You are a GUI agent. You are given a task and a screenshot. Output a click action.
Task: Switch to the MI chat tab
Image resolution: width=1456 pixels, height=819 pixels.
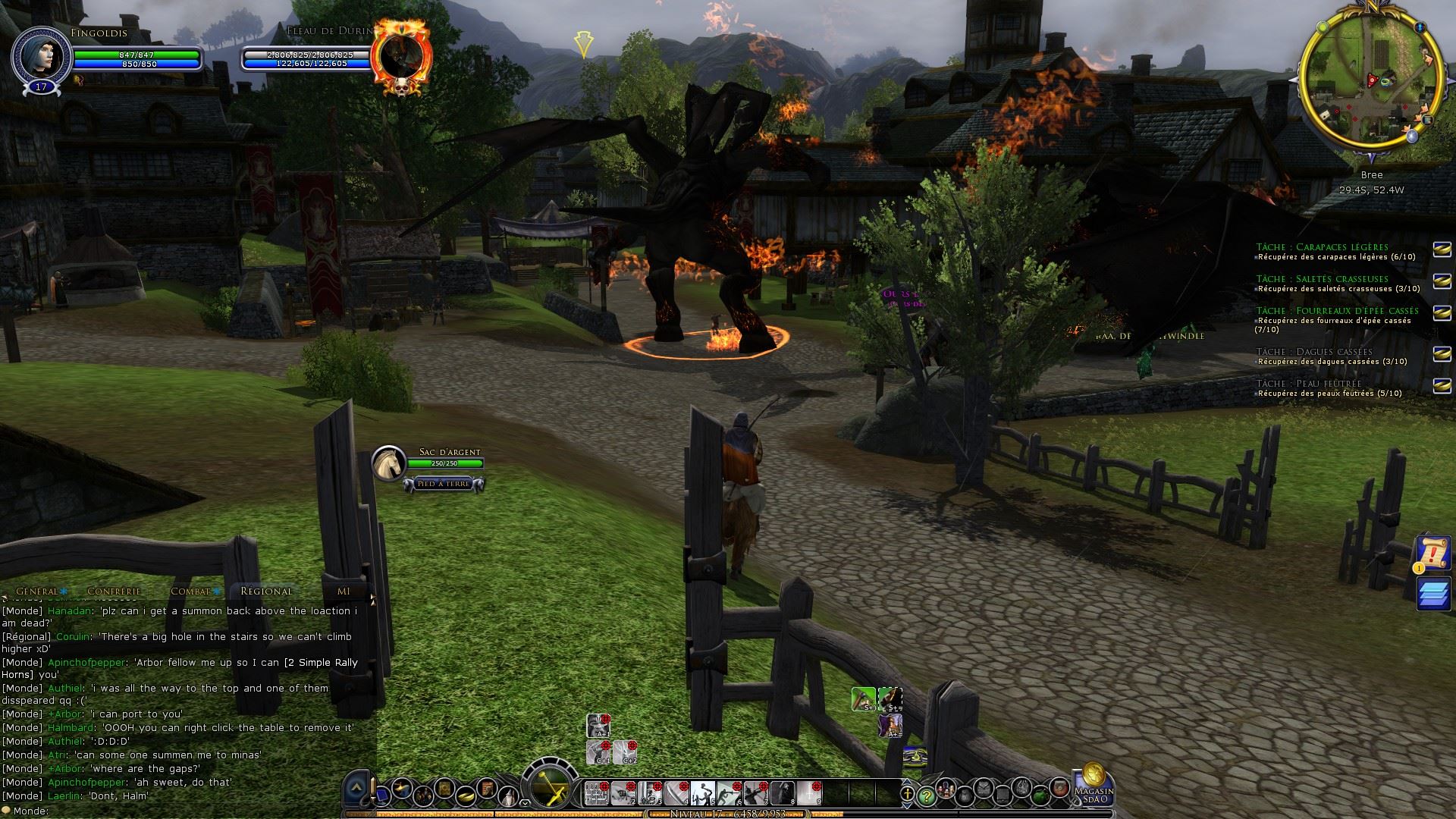pos(344,591)
